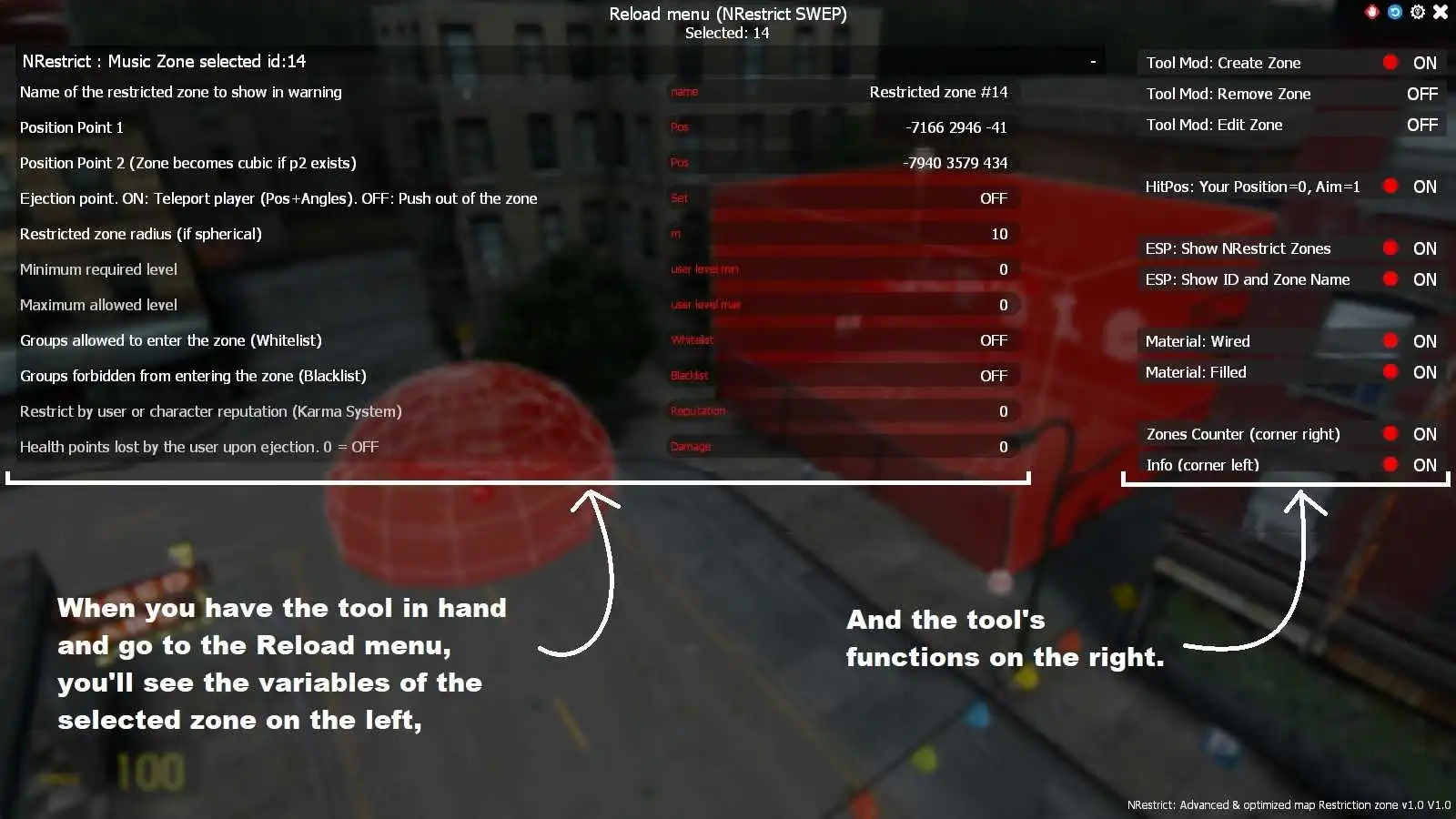Click red dot beside Material: Wired

click(1390, 340)
